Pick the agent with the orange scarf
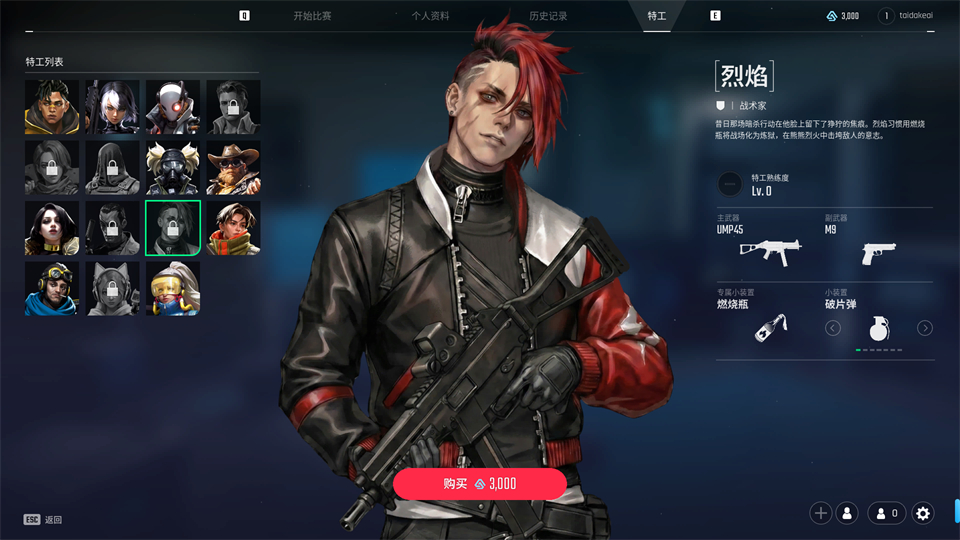Viewport: 960px width, 540px height. point(233,228)
